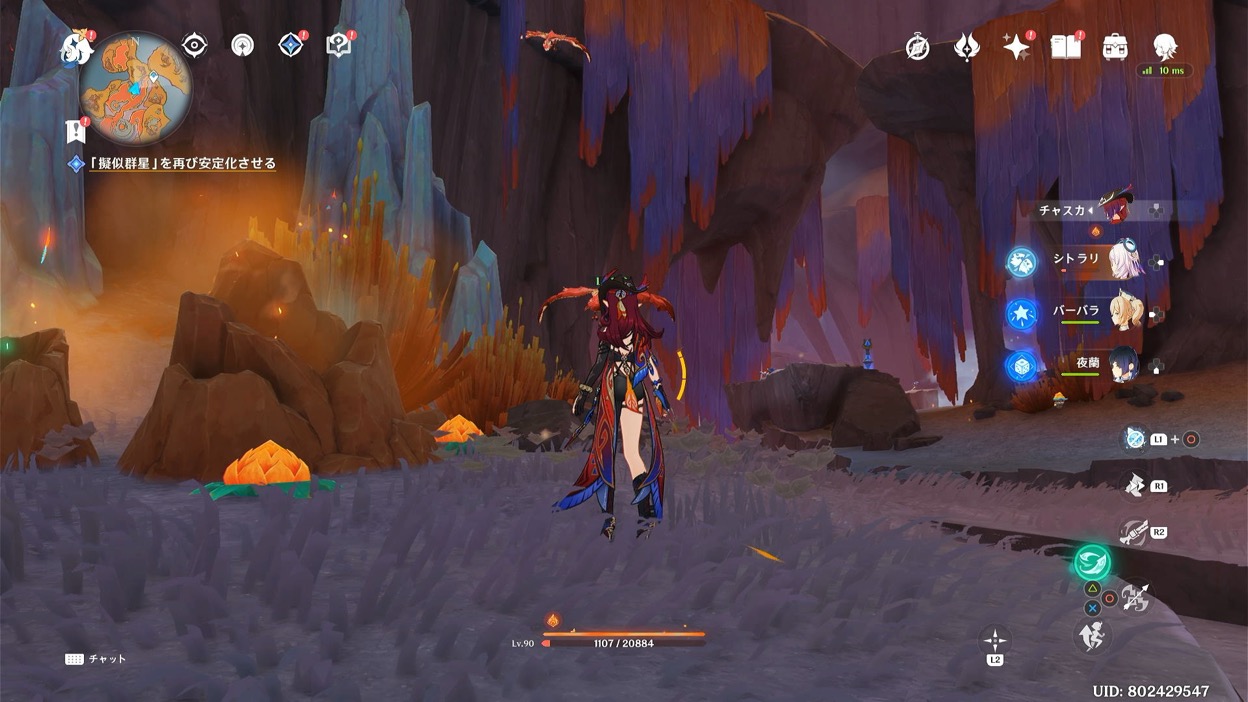Click the eye-shaped icon beside the minimap
Viewport: 1248px width, 702px height.
click(x=194, y=45)
